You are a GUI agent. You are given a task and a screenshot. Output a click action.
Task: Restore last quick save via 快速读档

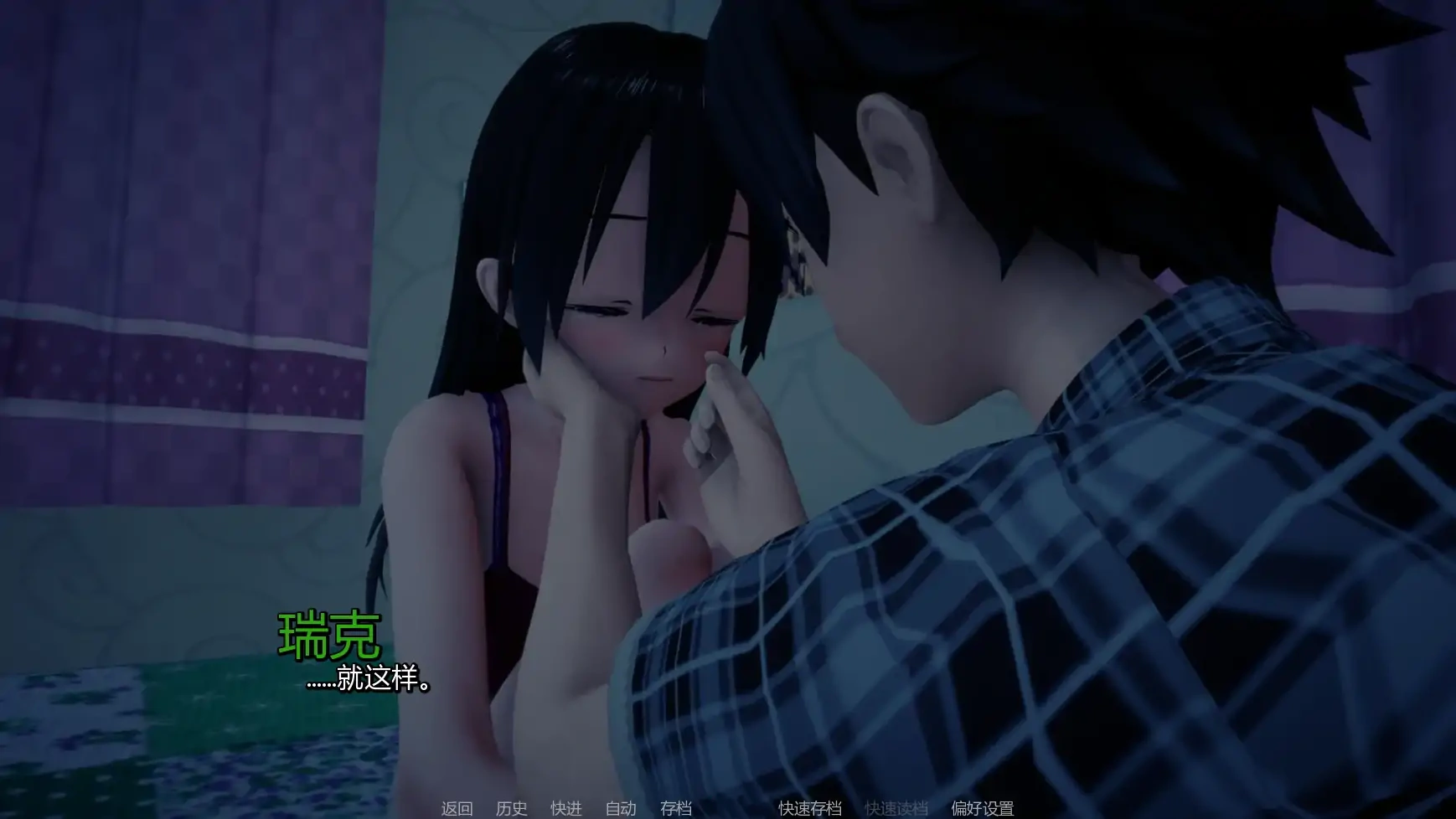click(x=895, y=809)
